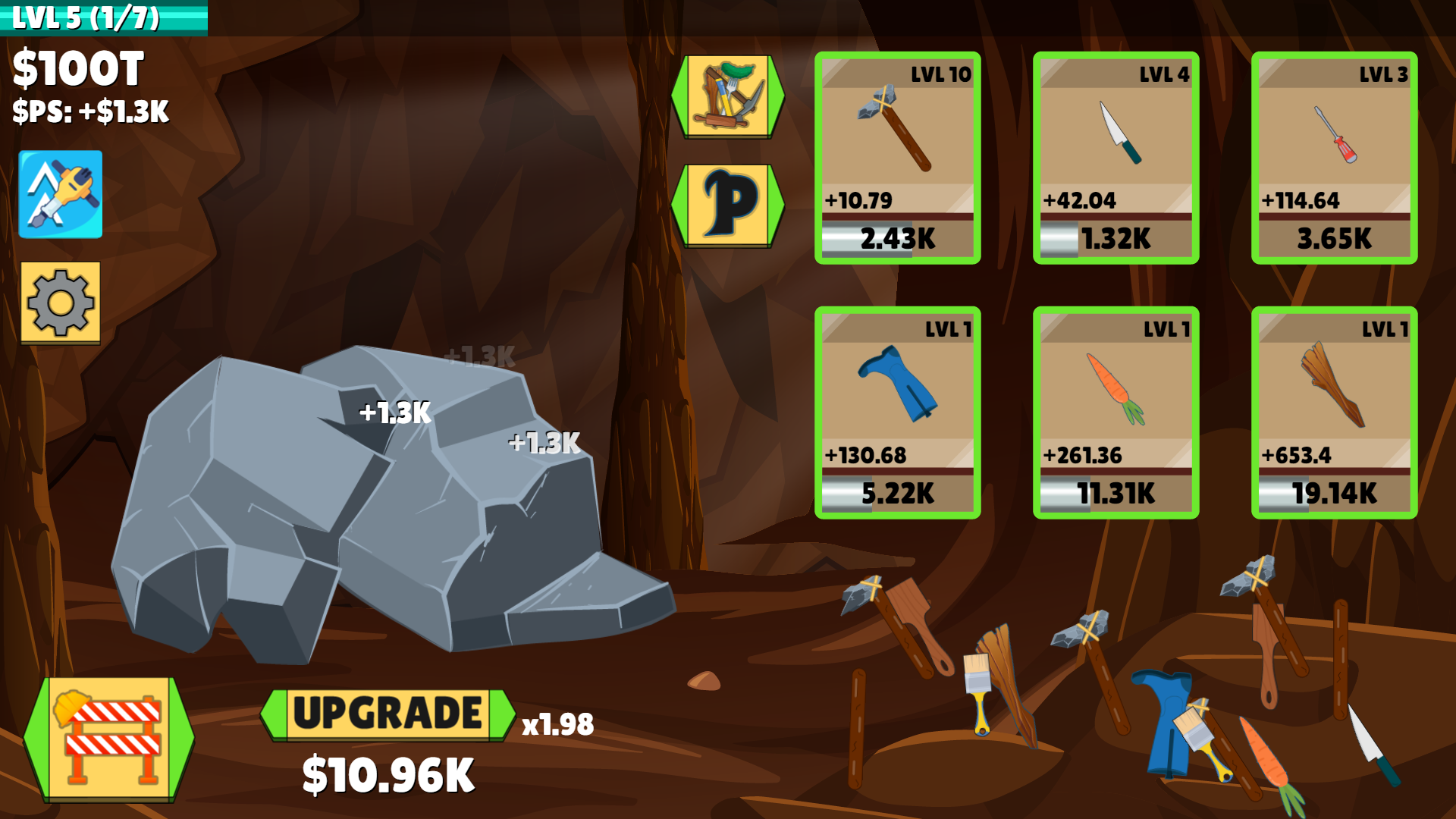The width and height of the screenshot is (1456, 819).
Task: Click the x1.98 multiplier label
Action: (x=557, y=725)
